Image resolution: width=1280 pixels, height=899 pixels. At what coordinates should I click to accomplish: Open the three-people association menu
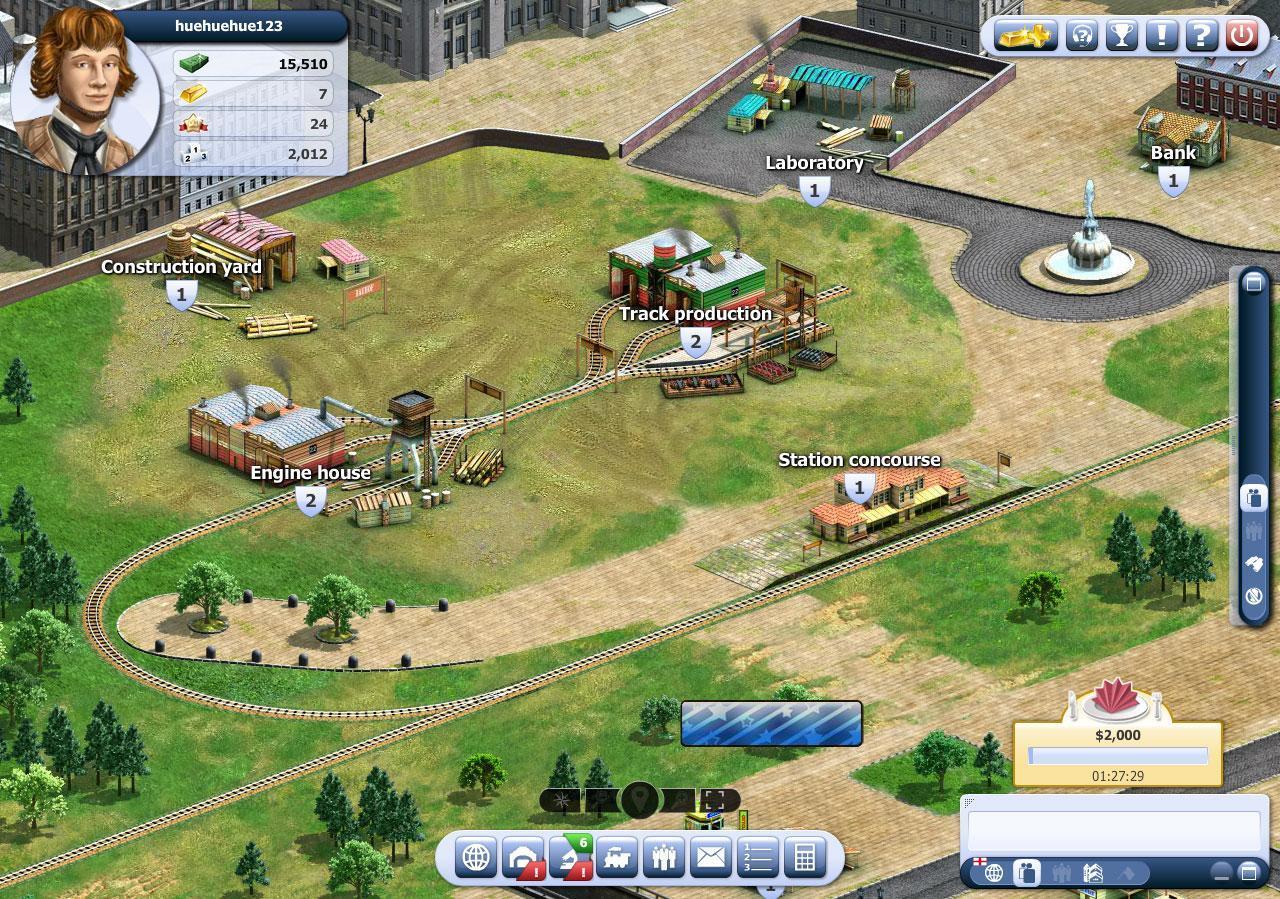(664, 857)
